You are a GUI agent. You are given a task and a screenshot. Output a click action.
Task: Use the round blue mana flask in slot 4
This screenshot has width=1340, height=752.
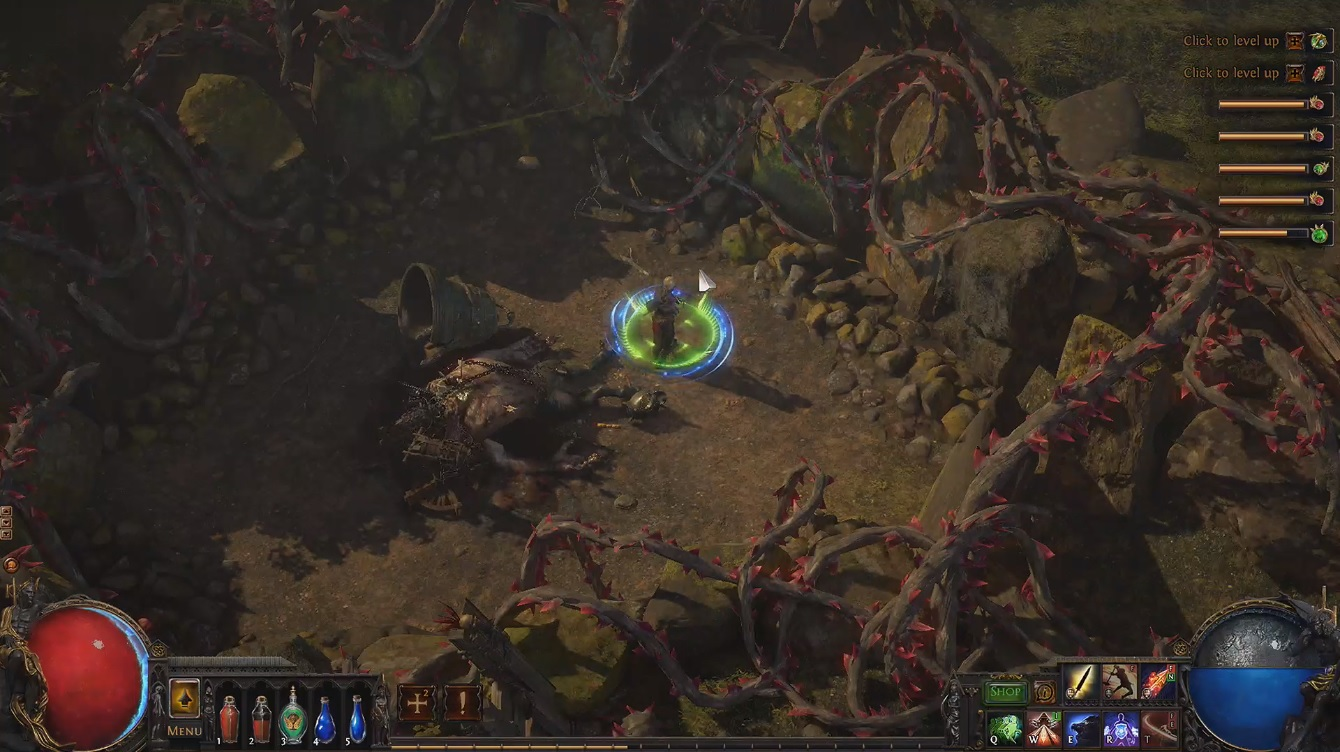(x=325, y=718)
